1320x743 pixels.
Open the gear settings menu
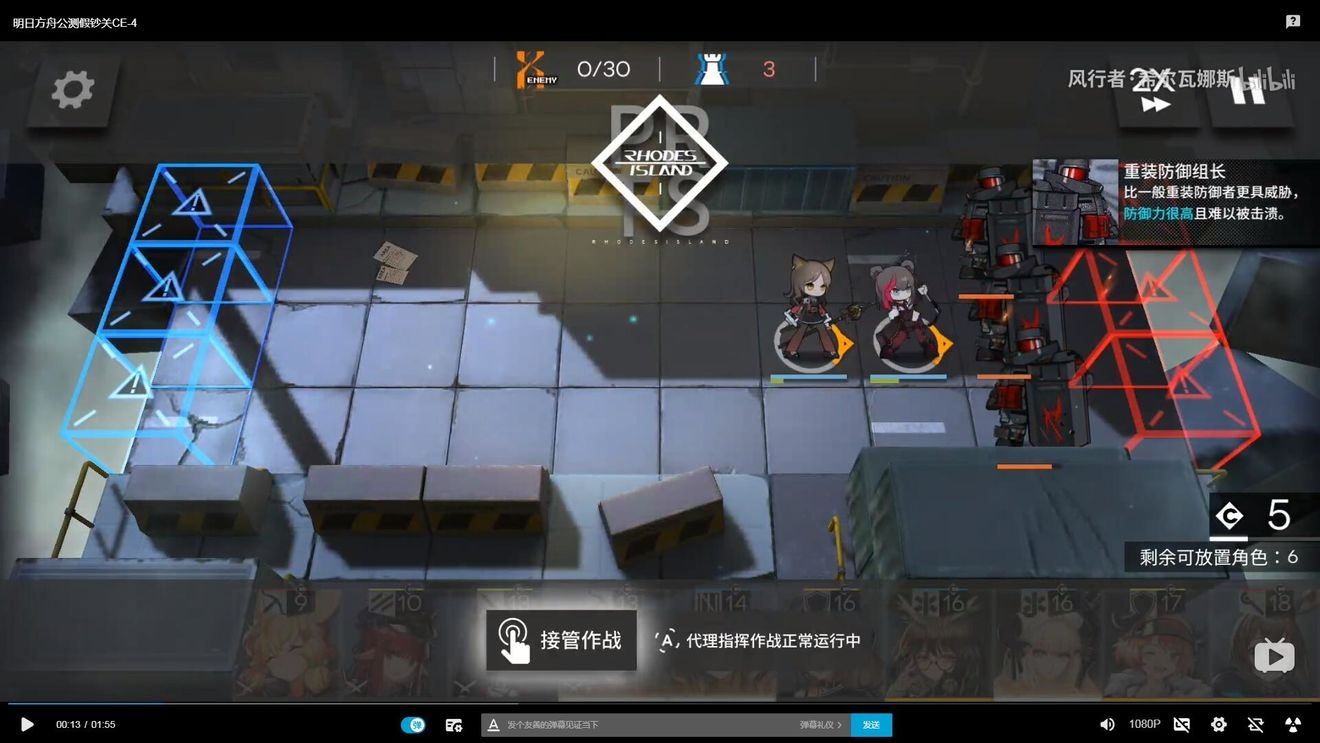pyautogui.click(x=73, y=90)
